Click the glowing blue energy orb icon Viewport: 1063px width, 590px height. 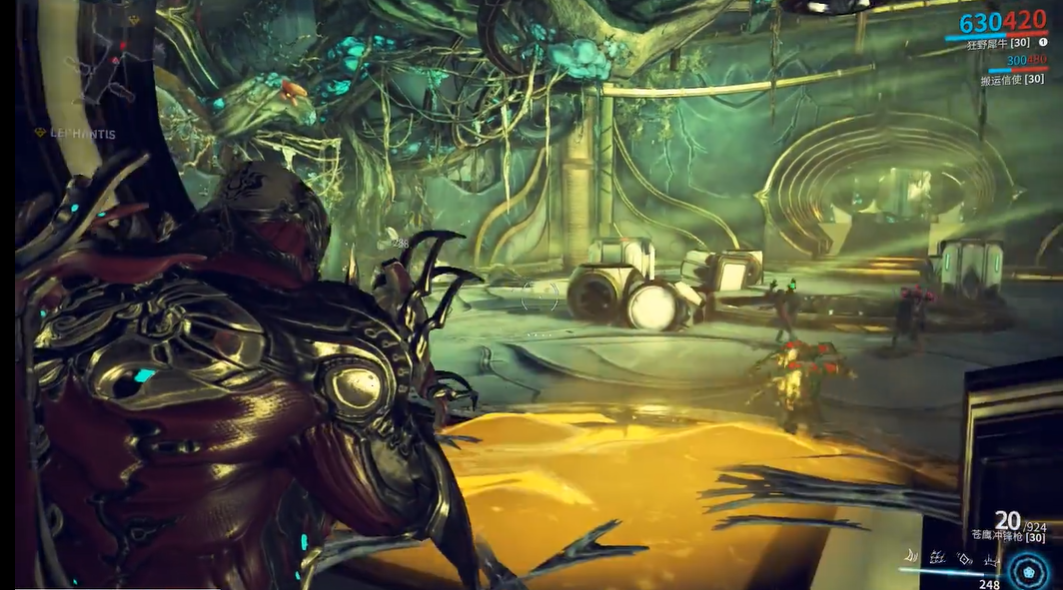tap(1026, 572)
